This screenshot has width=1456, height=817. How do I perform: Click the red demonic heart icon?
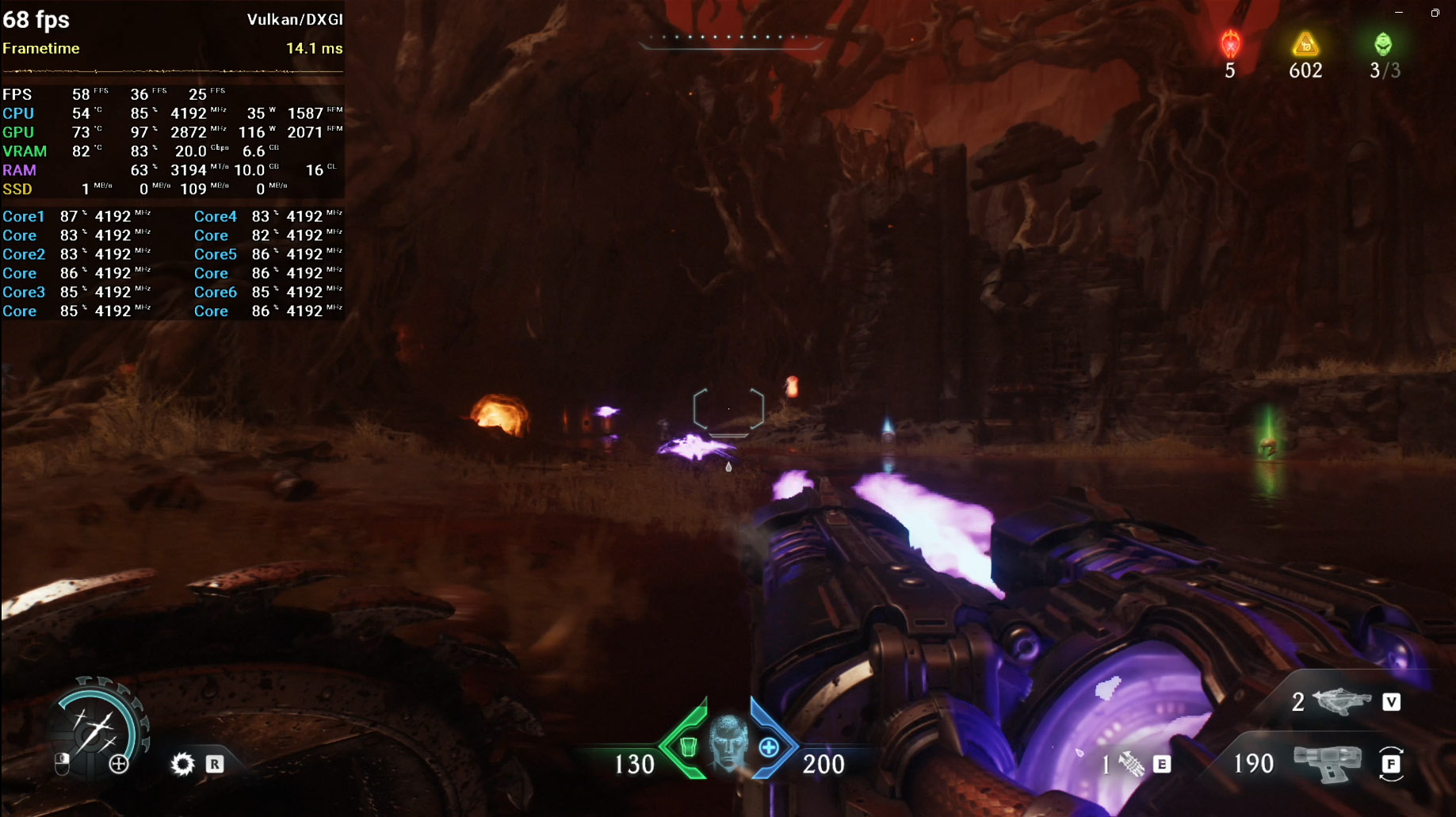pyautogui.click(x=1230, y=44)
